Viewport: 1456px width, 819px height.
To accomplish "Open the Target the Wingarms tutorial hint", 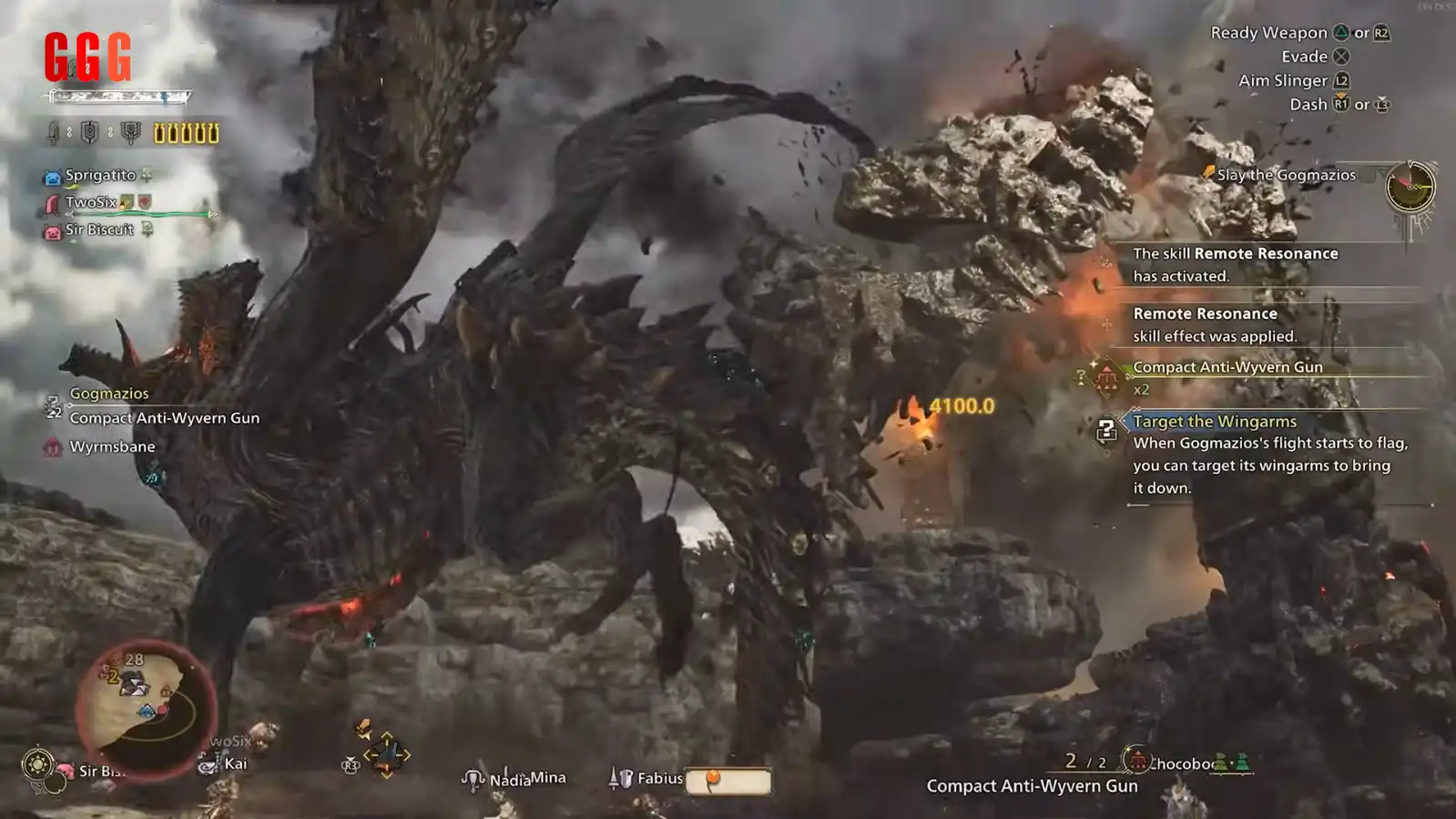I will [x=1215, y=422].
